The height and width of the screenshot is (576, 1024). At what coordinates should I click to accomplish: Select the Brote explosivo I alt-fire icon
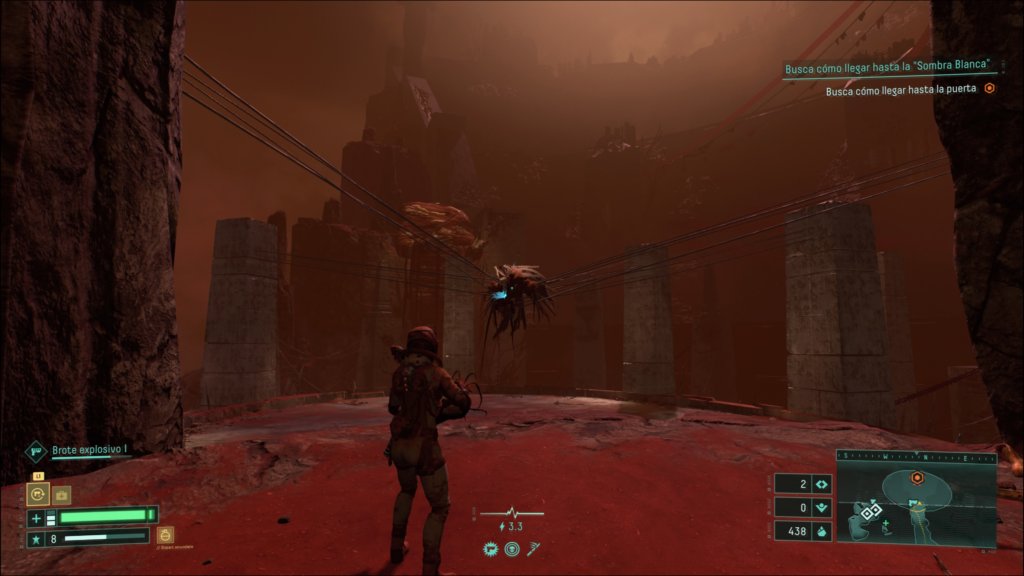[36, 452]
